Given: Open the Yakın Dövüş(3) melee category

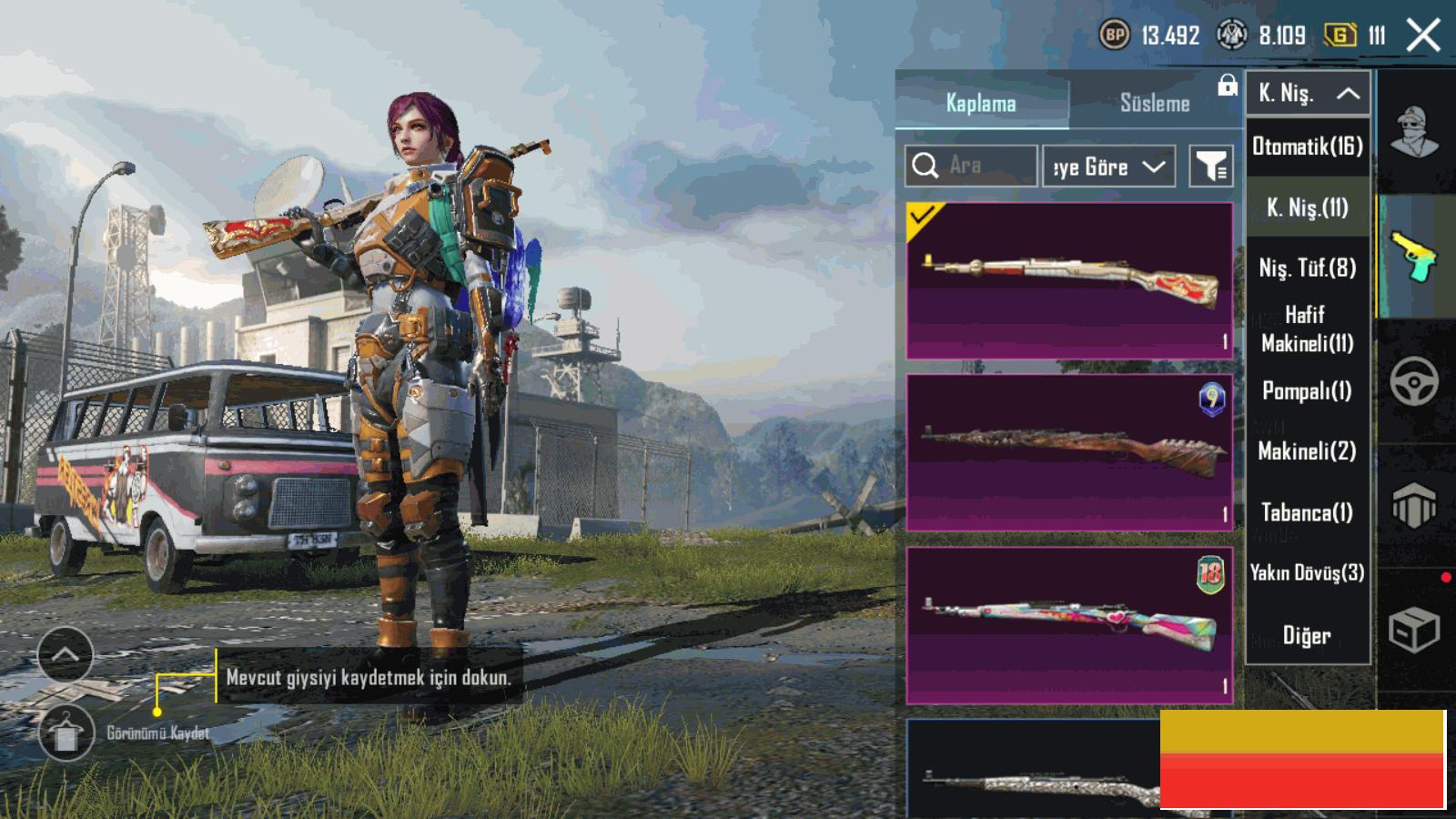Looking at the screenshot, I should point(1308,572).
